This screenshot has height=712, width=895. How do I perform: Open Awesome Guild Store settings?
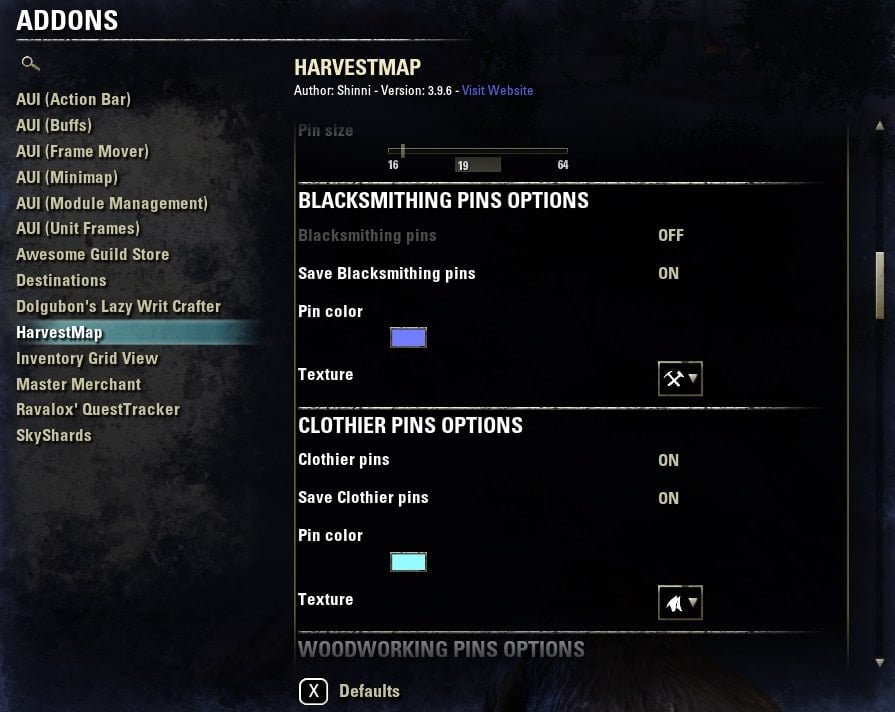[x=92, y=255]
